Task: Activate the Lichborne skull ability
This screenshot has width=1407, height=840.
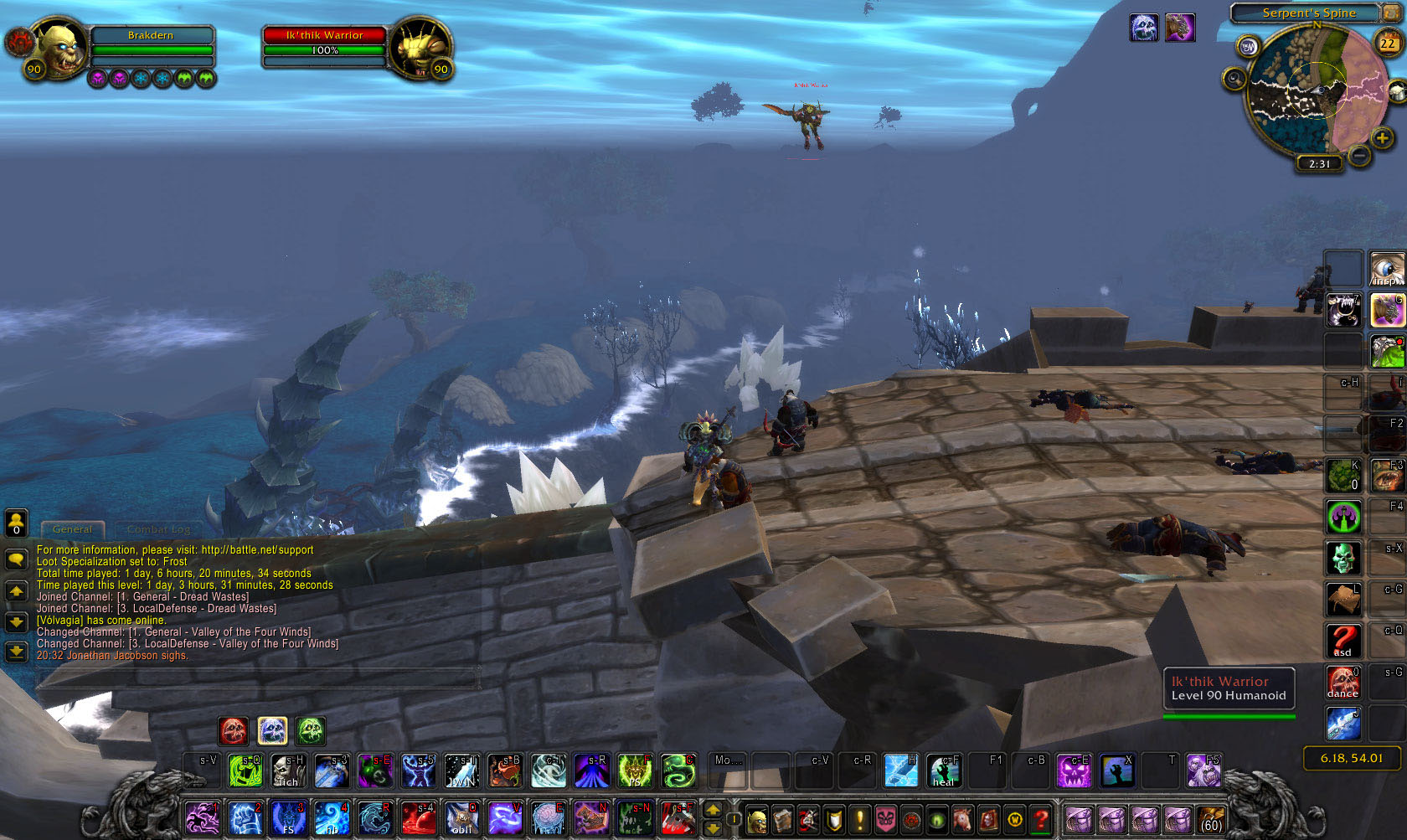Action: [x=288, y=770]
